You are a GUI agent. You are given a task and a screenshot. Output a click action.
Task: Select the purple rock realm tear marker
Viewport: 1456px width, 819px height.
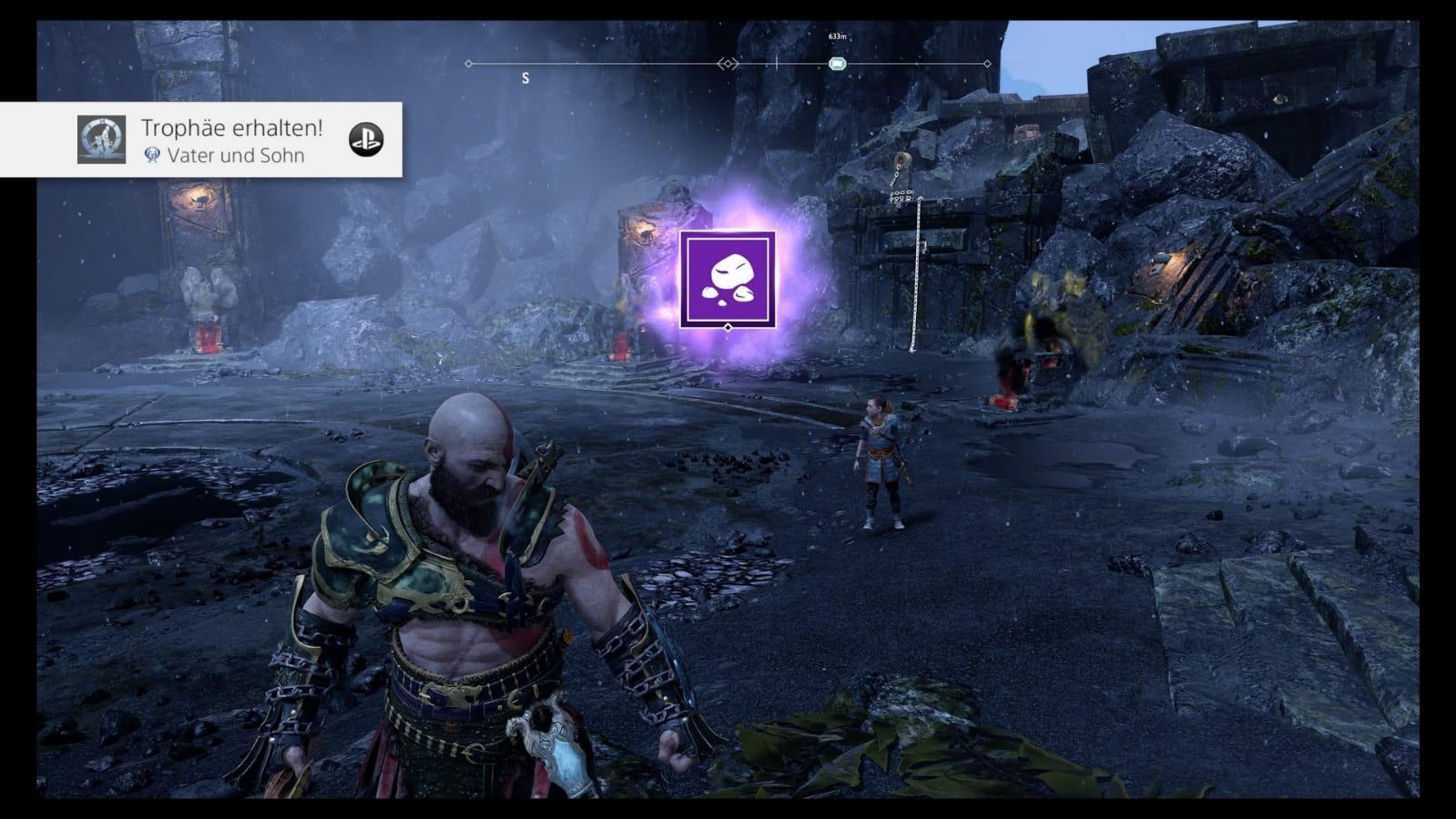tap(727, 280)
